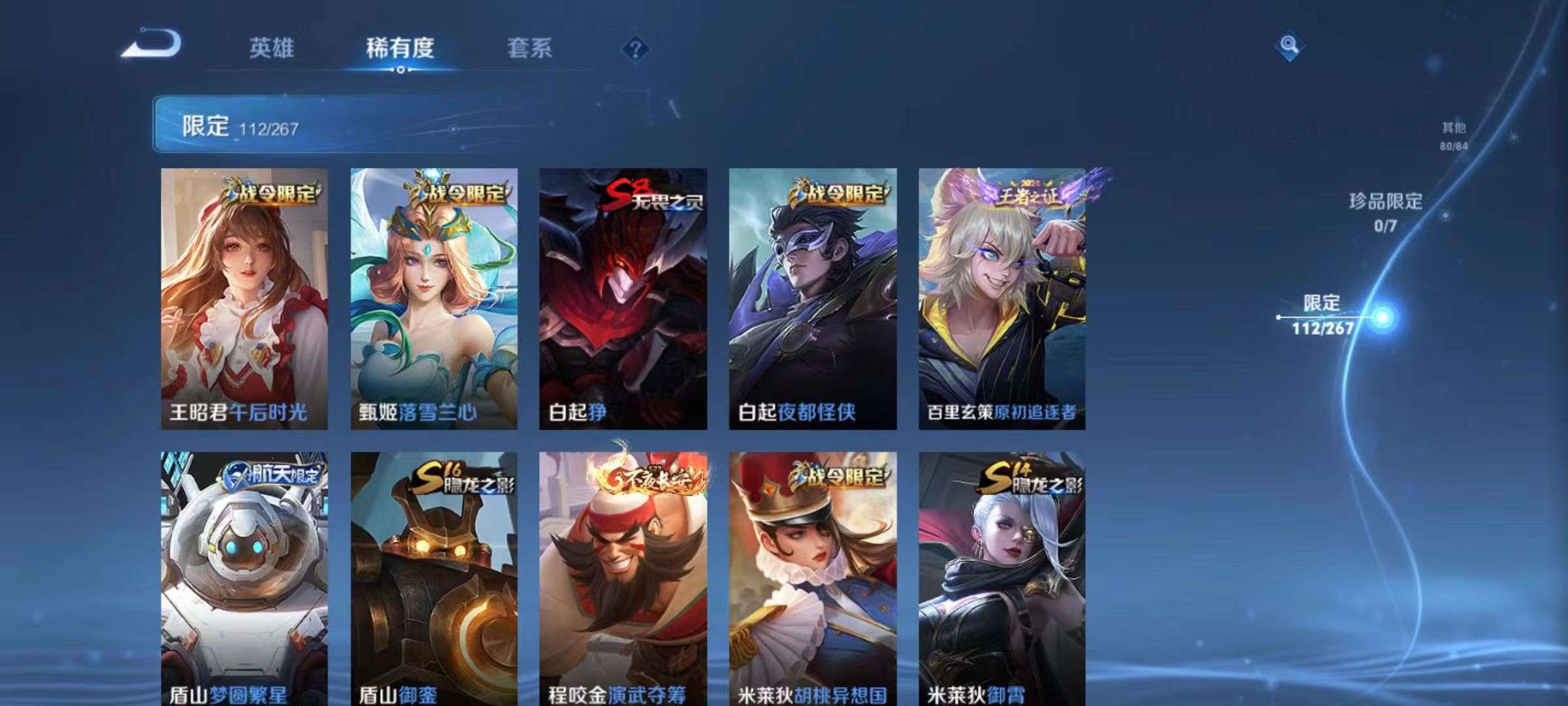Switch to the 英雄 tab

[x=271, y=48]
